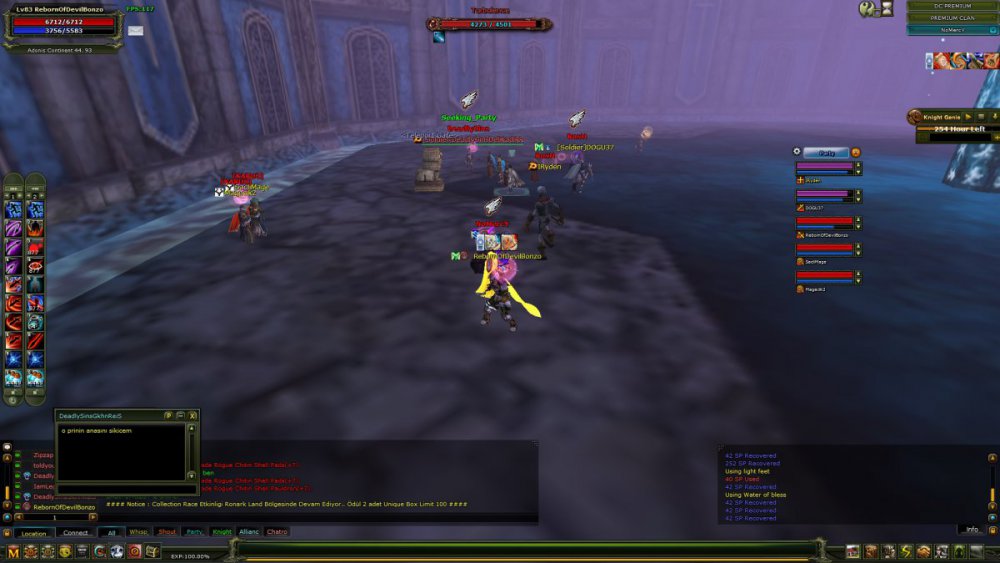Select party member DOGU37's health bar
This screenshot has width=1000, height=563.
click(x=825, y=194)
